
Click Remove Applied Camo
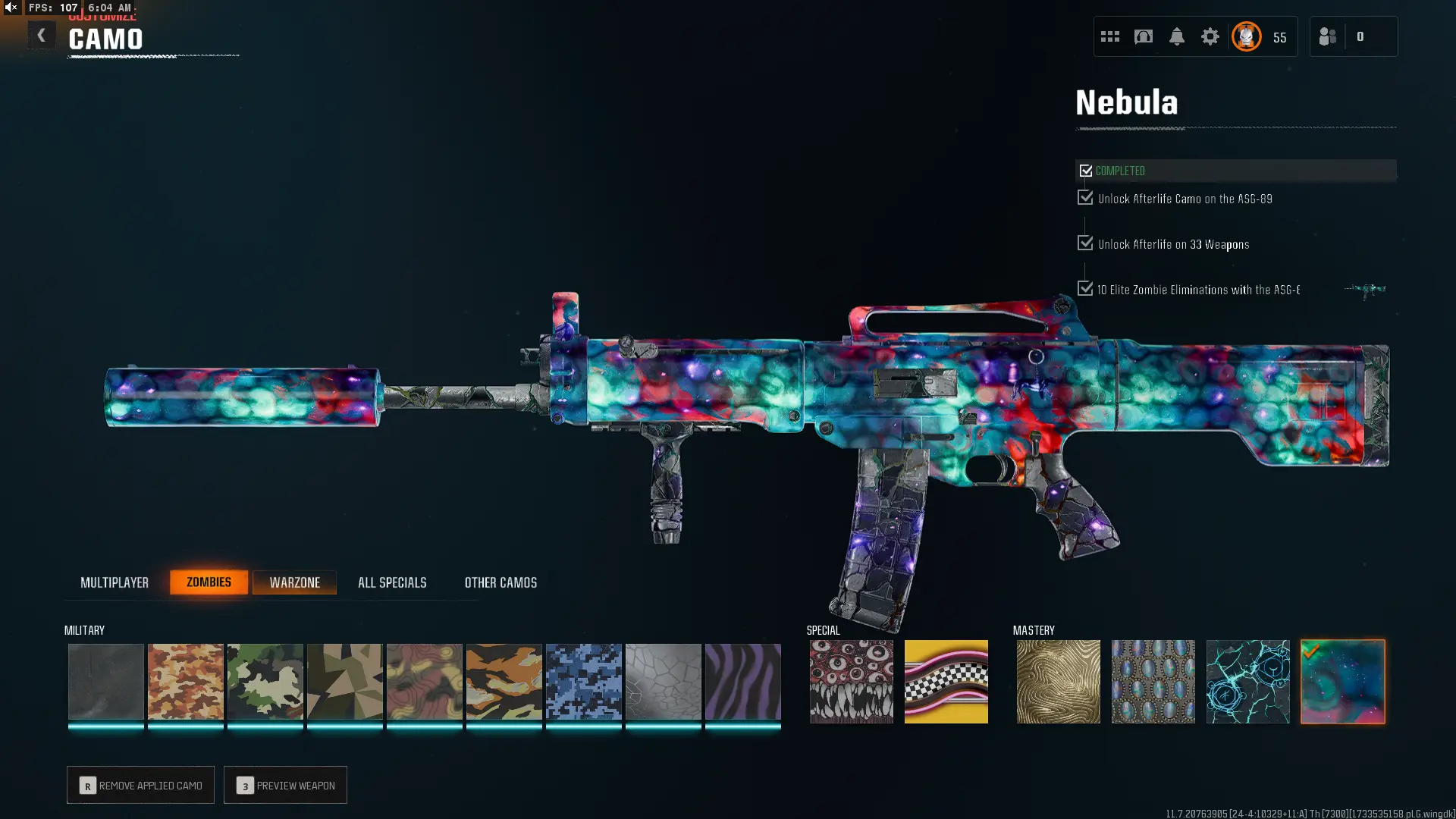(140, 785)
